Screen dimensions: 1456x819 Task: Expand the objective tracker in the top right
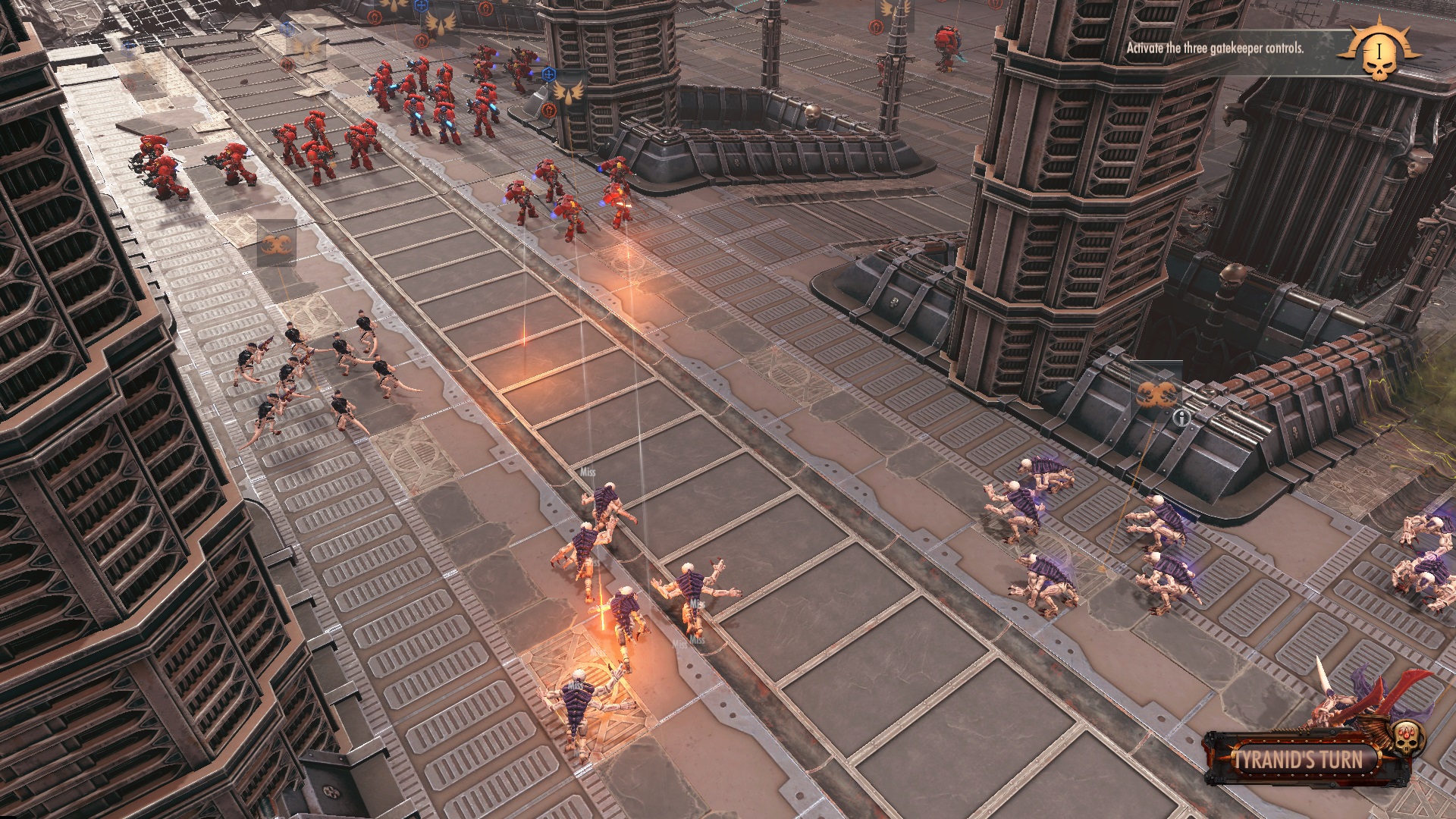click(1380, 55)
